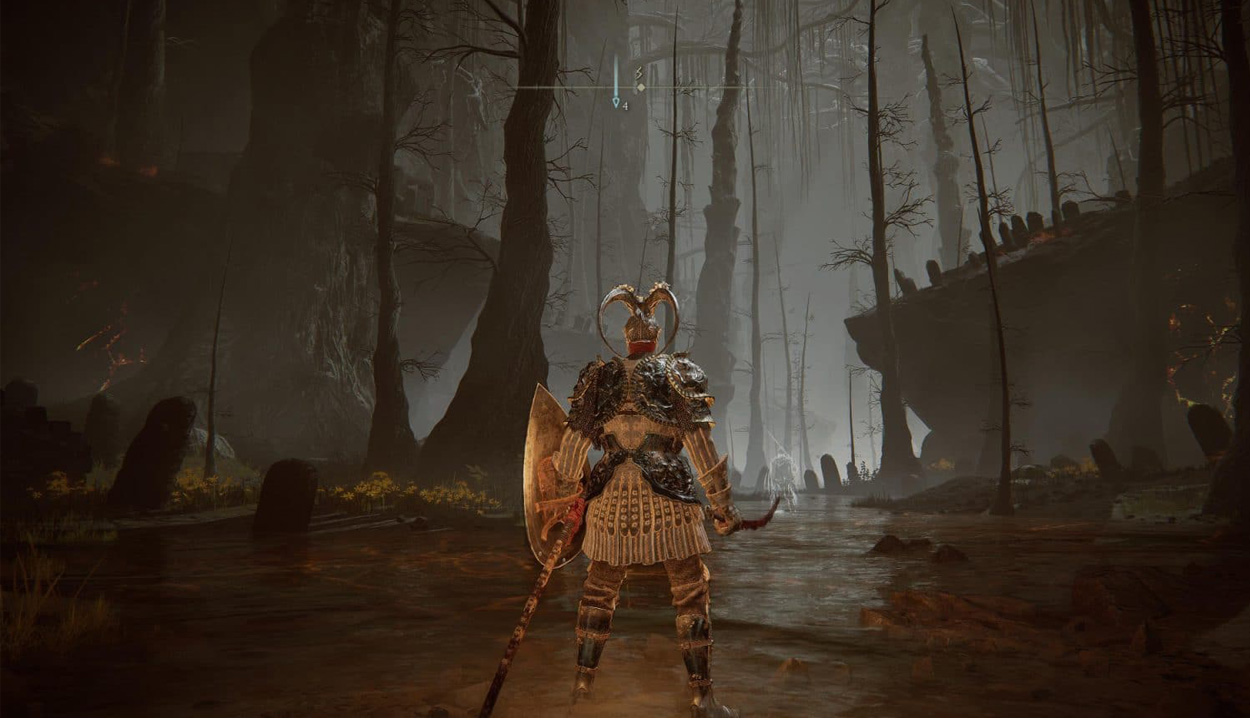Screen dimensions: 1250x720
Task: Select the blue beacon marker on the compass
Action: pyautogui.click(x=616, y=101)
